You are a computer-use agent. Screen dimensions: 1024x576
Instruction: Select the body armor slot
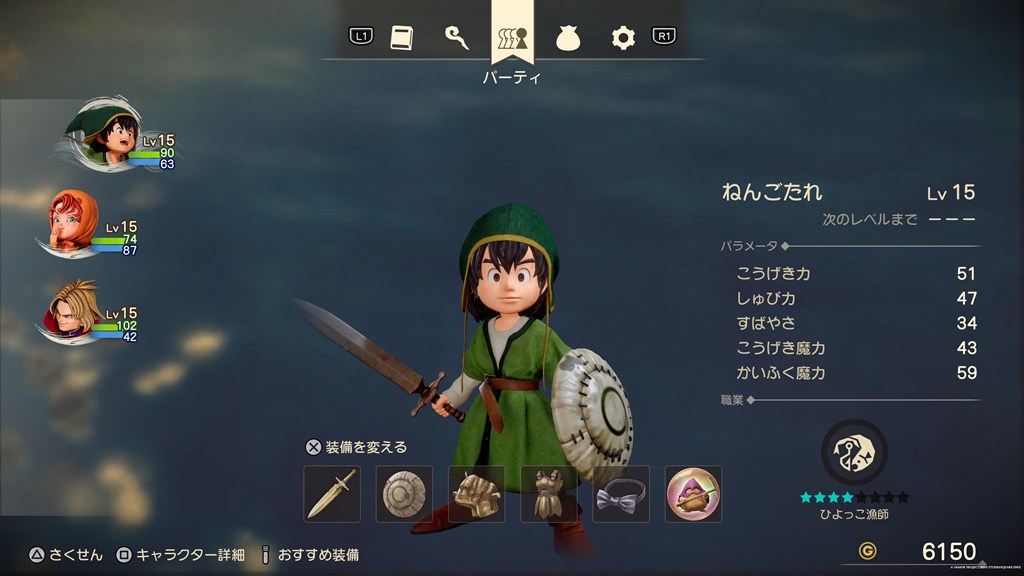[x=548, y=493]
